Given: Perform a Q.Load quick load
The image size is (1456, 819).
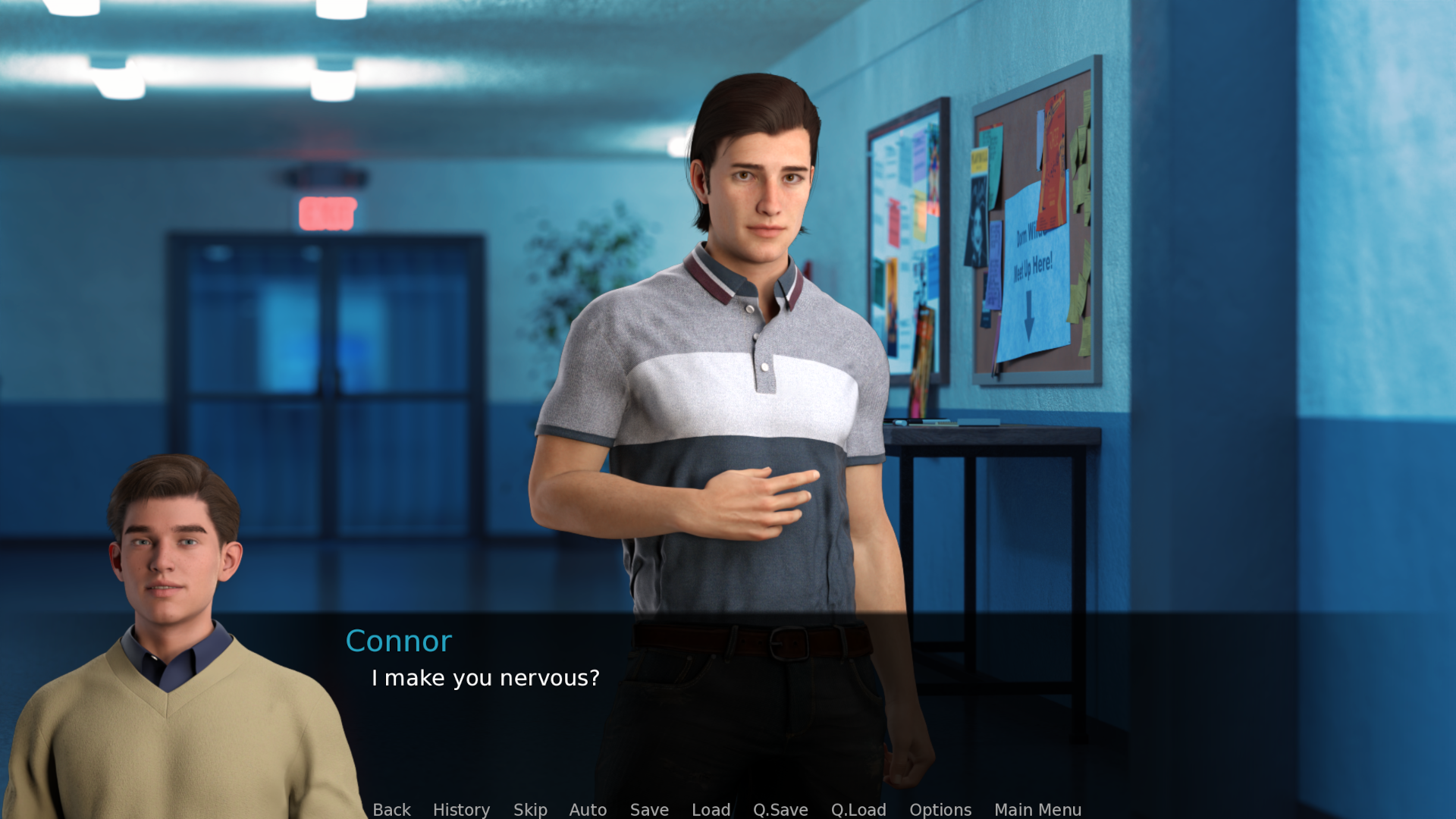Looking at the screenshot, I should (858, 810).
